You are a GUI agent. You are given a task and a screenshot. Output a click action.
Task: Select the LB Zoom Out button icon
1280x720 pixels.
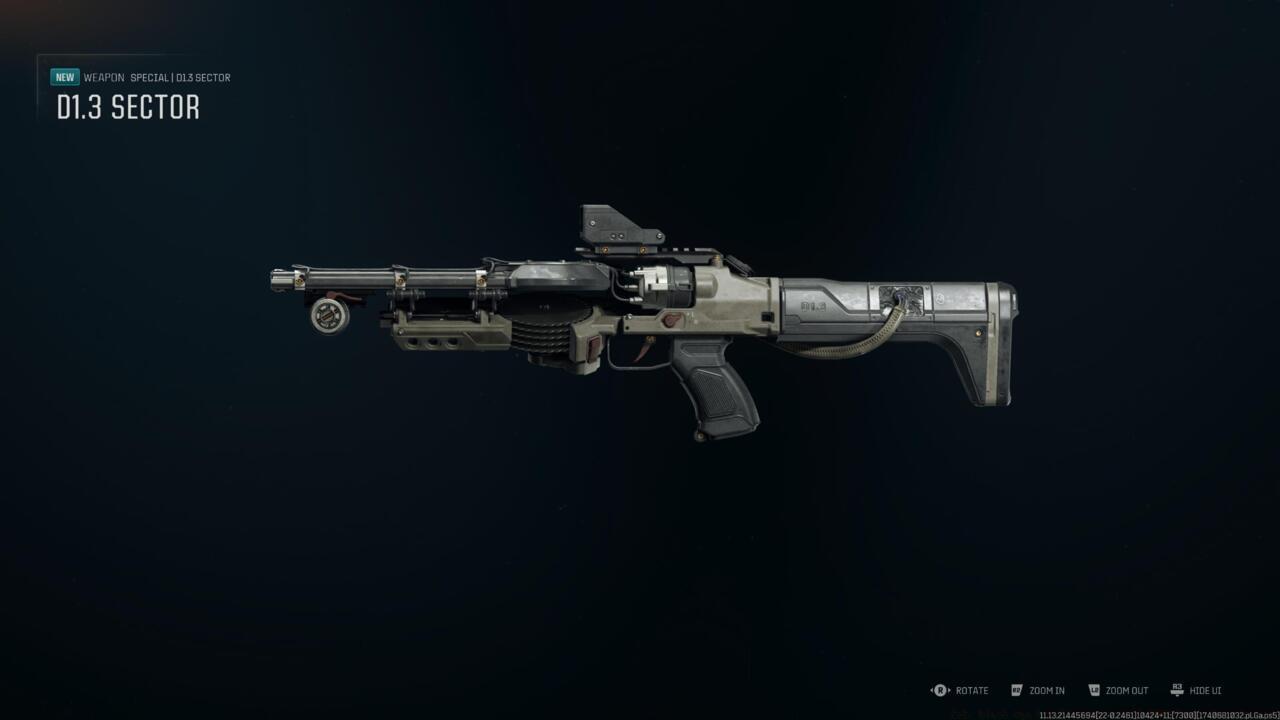point(1095,690)
